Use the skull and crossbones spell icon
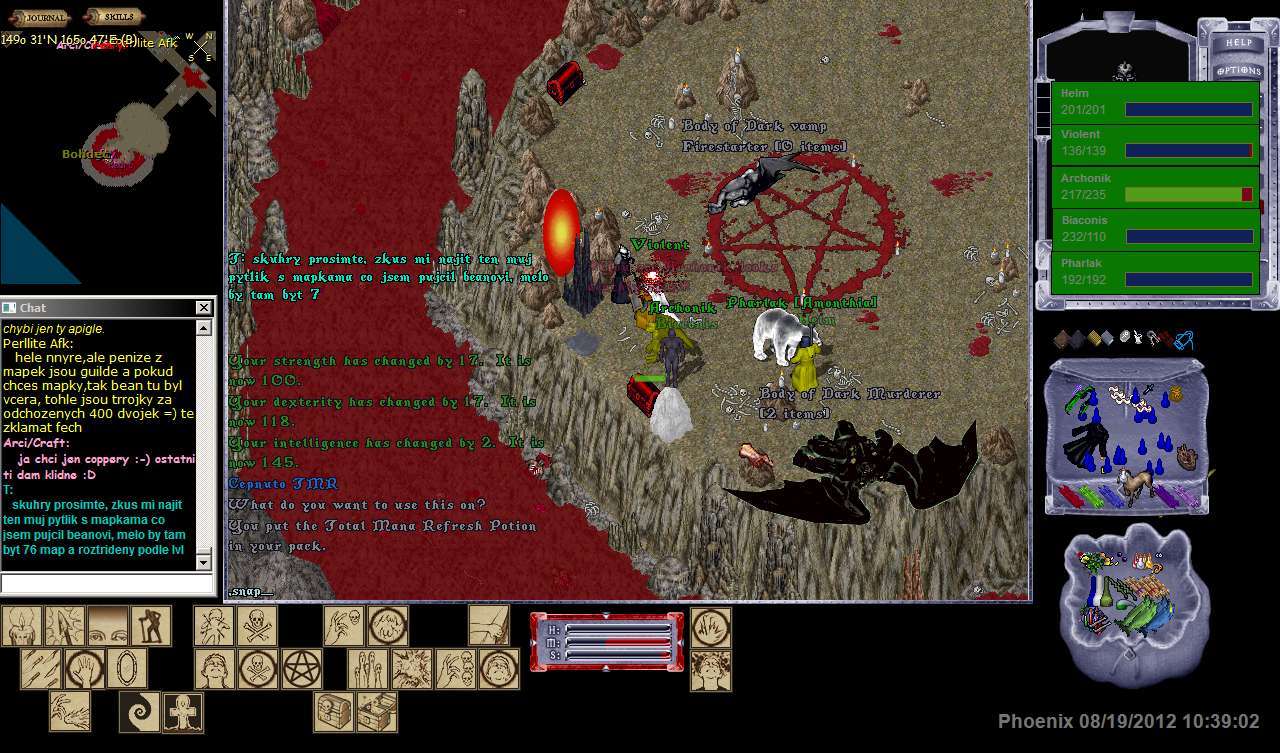Image resolution: width=1280 pixels, height=753 pixels. pos(257,626)
